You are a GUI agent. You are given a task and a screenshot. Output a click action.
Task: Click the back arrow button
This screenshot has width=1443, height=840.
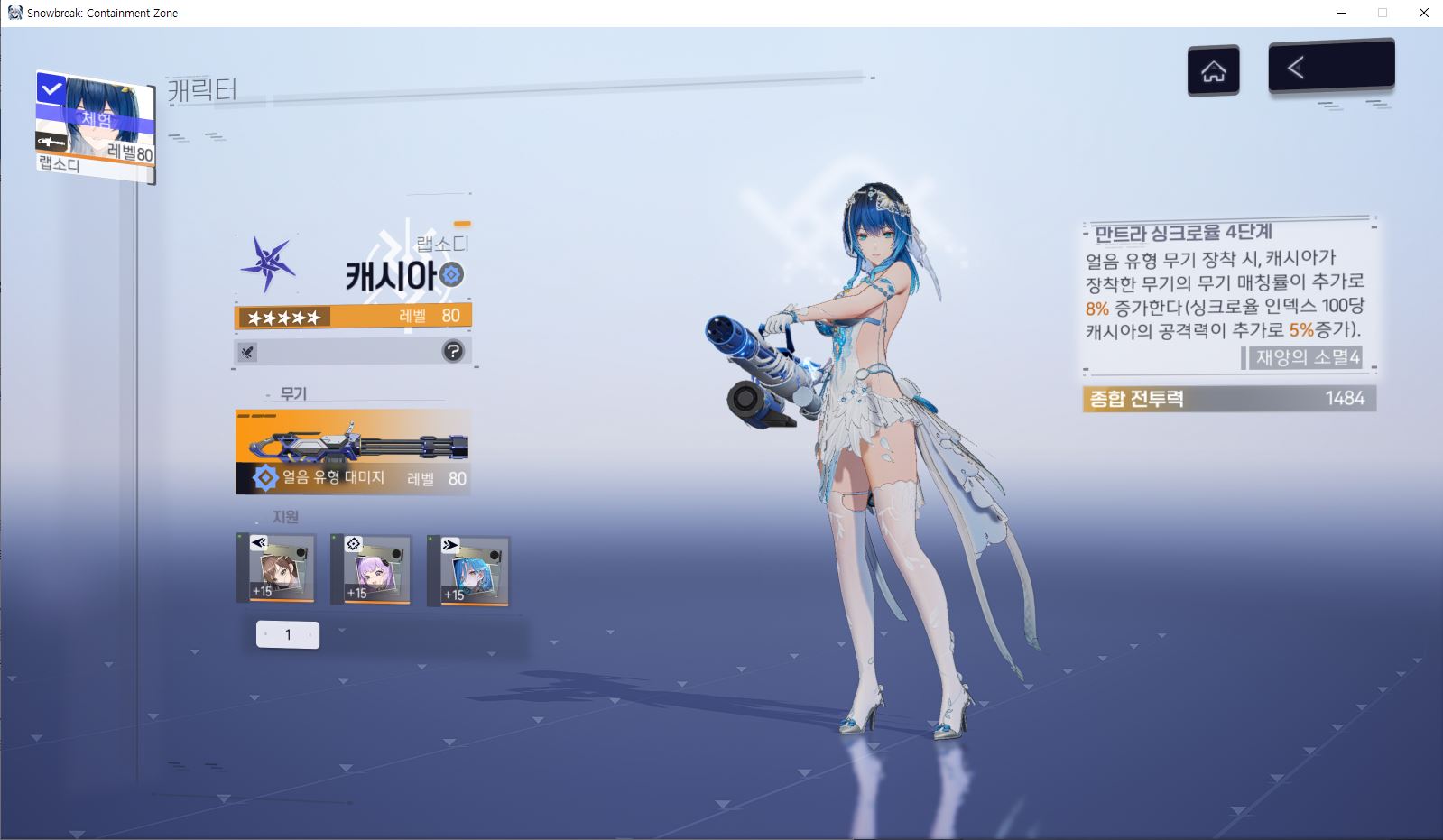click(x=1331, y=67)
